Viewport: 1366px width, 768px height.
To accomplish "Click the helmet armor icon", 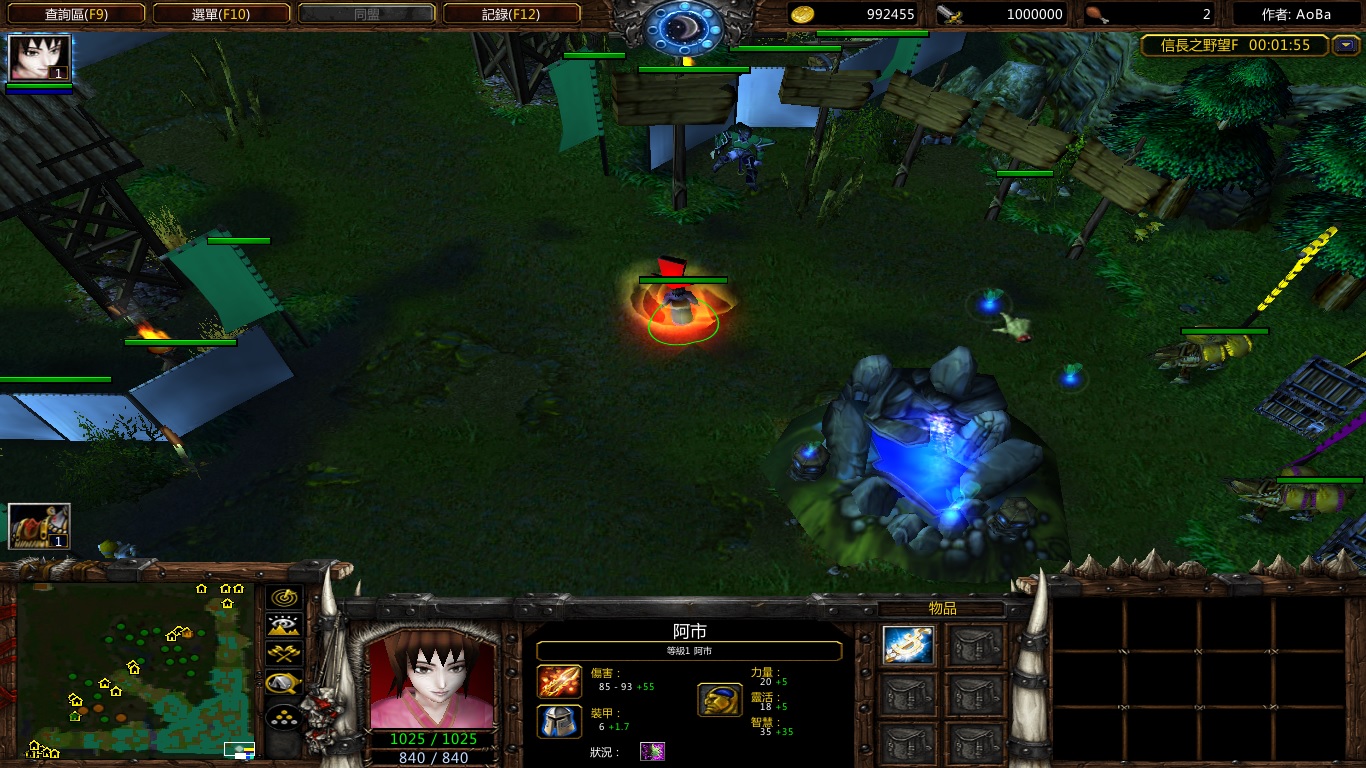I will tap(559, 721).
